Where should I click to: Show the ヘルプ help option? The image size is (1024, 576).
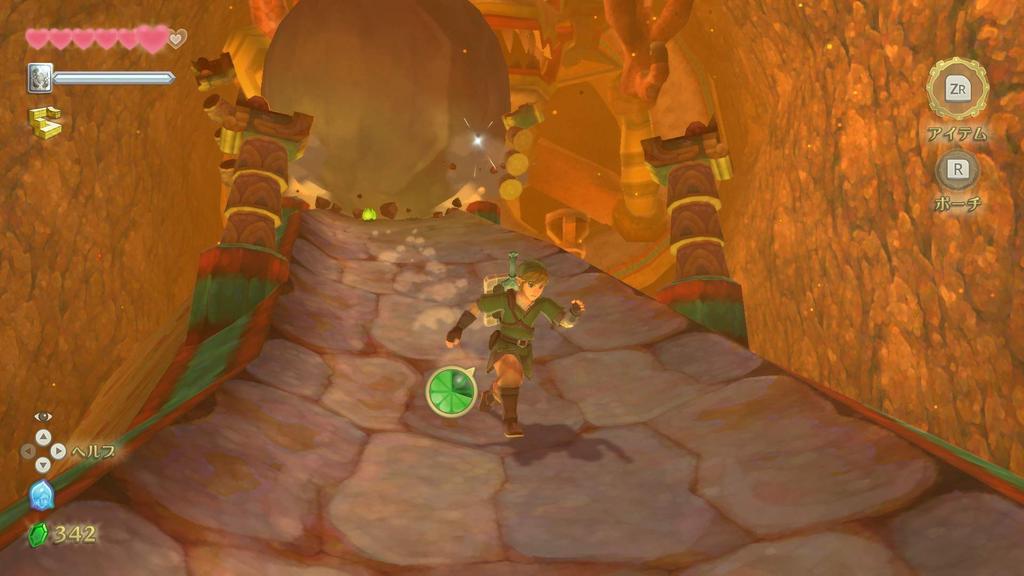point(43,450)
